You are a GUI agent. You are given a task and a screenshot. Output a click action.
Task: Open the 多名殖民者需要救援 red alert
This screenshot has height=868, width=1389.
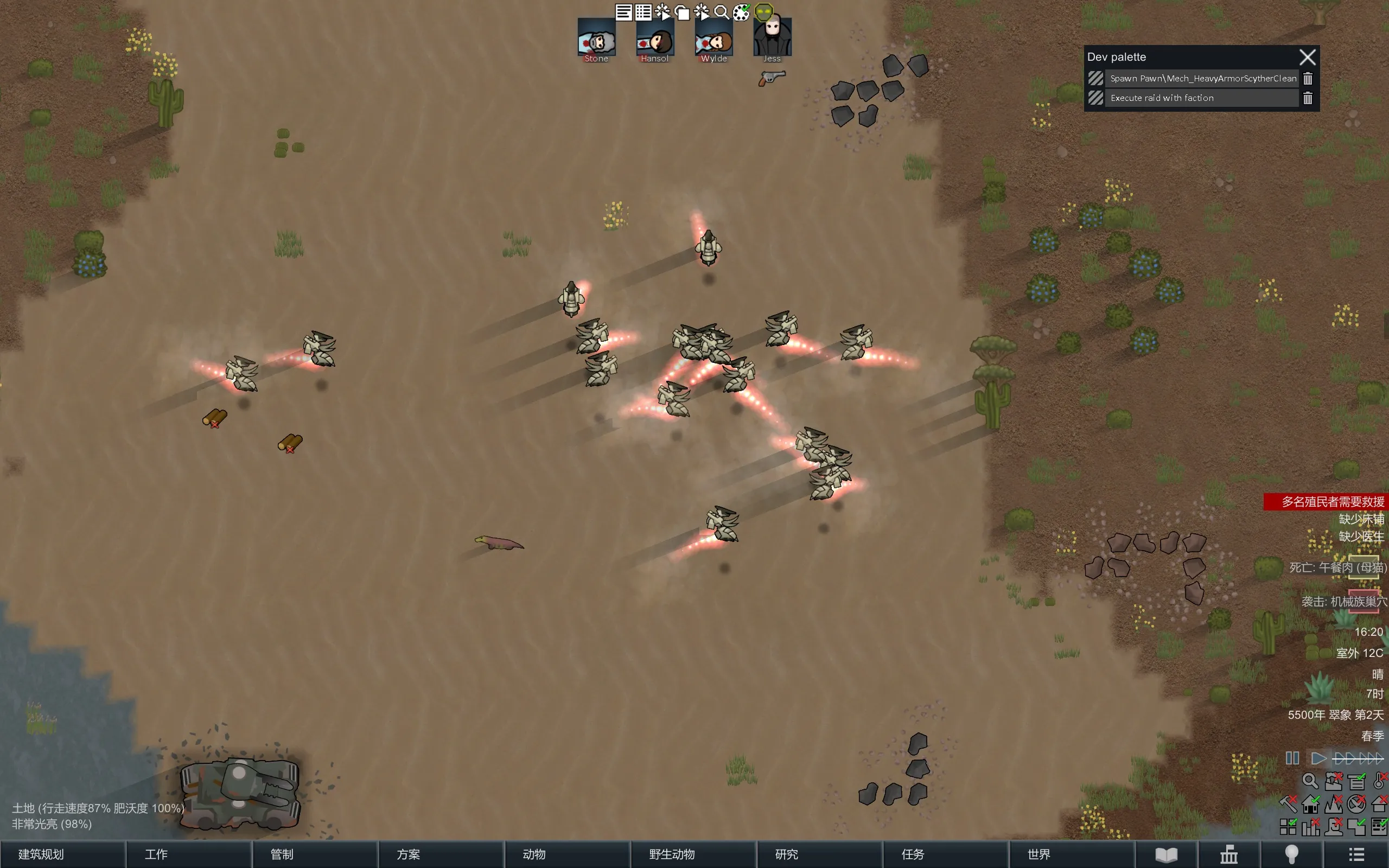point(1326,502)
